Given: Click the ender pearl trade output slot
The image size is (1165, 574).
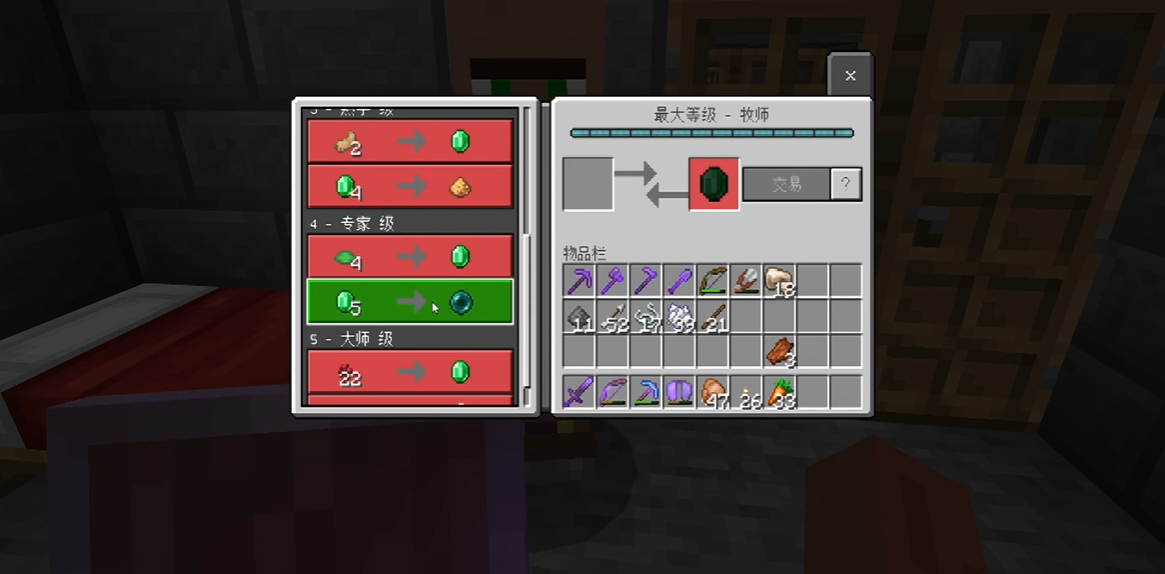Looking at the screenshot, I should click(x=714, y=184).
